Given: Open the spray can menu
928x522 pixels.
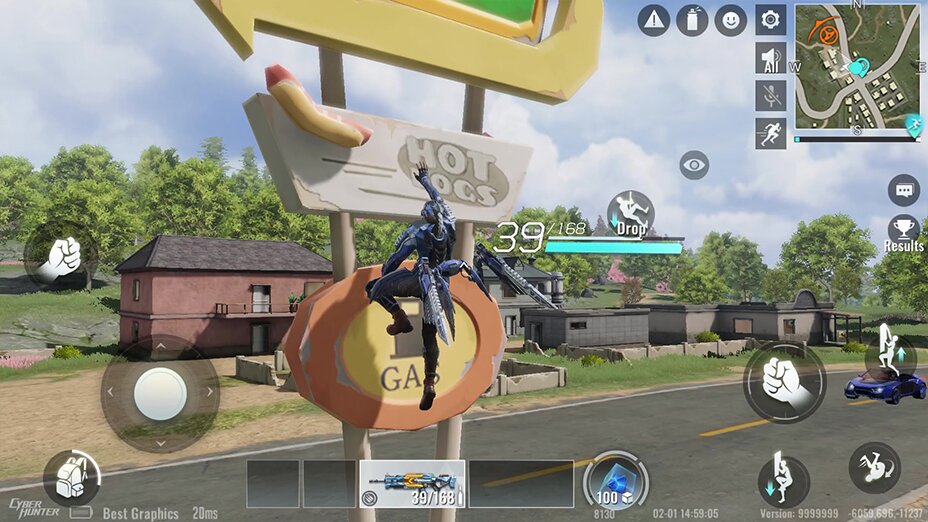Looking at the screenshot, I should (x=692, y=20).
